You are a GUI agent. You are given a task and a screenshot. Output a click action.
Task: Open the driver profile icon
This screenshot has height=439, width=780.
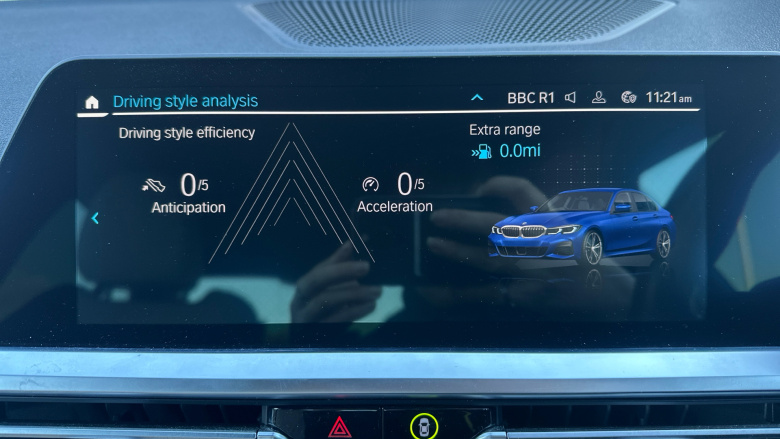coord(599,98)
